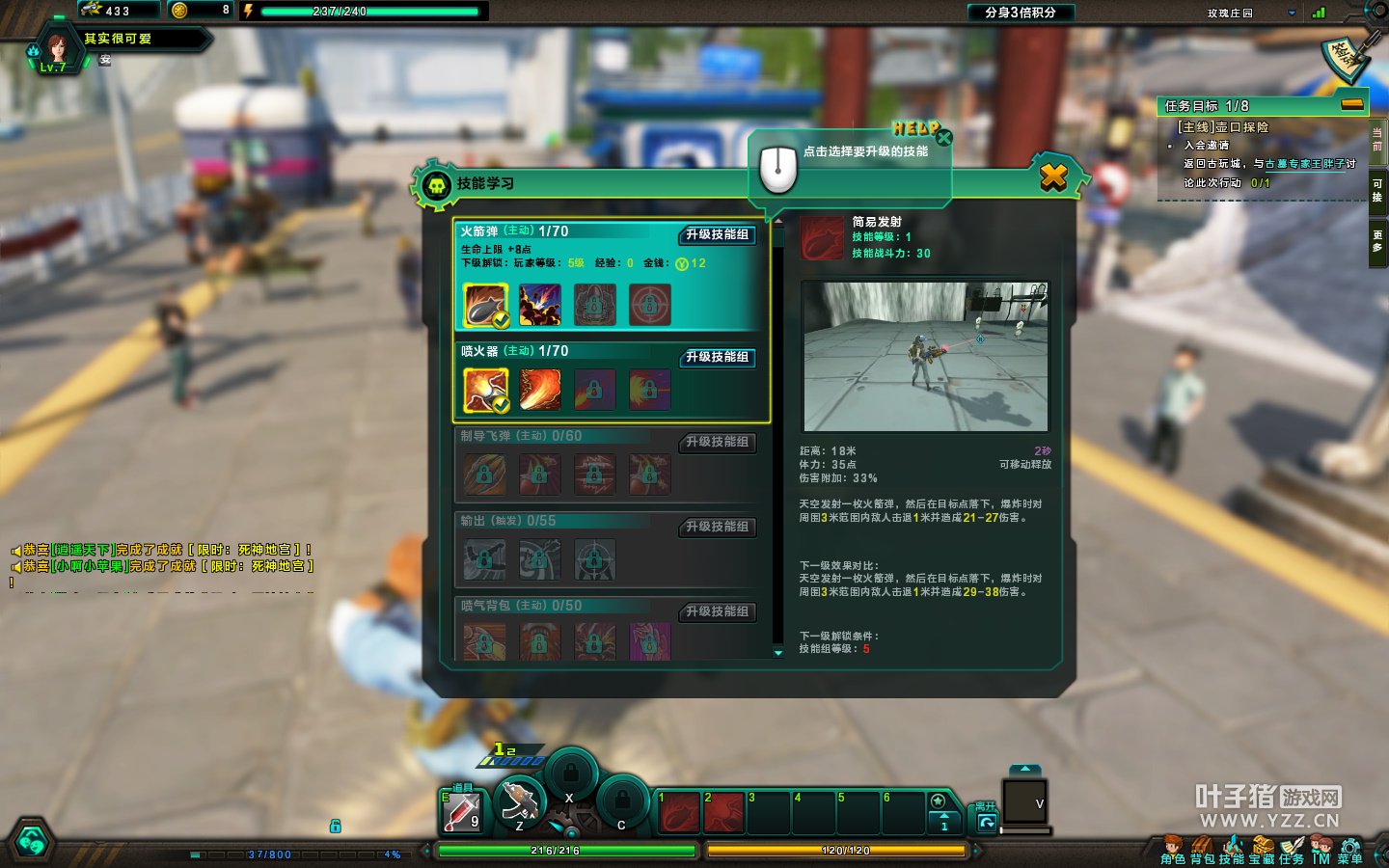The height and width of the screenshot is (868, 1389).
Task: Open the main menu (菜单) gear
Action: click(1350, 851)
